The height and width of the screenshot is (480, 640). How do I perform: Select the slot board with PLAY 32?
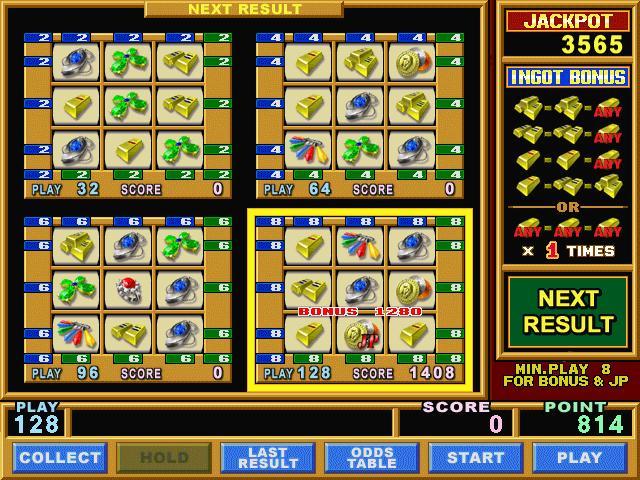tap(128, 115)
